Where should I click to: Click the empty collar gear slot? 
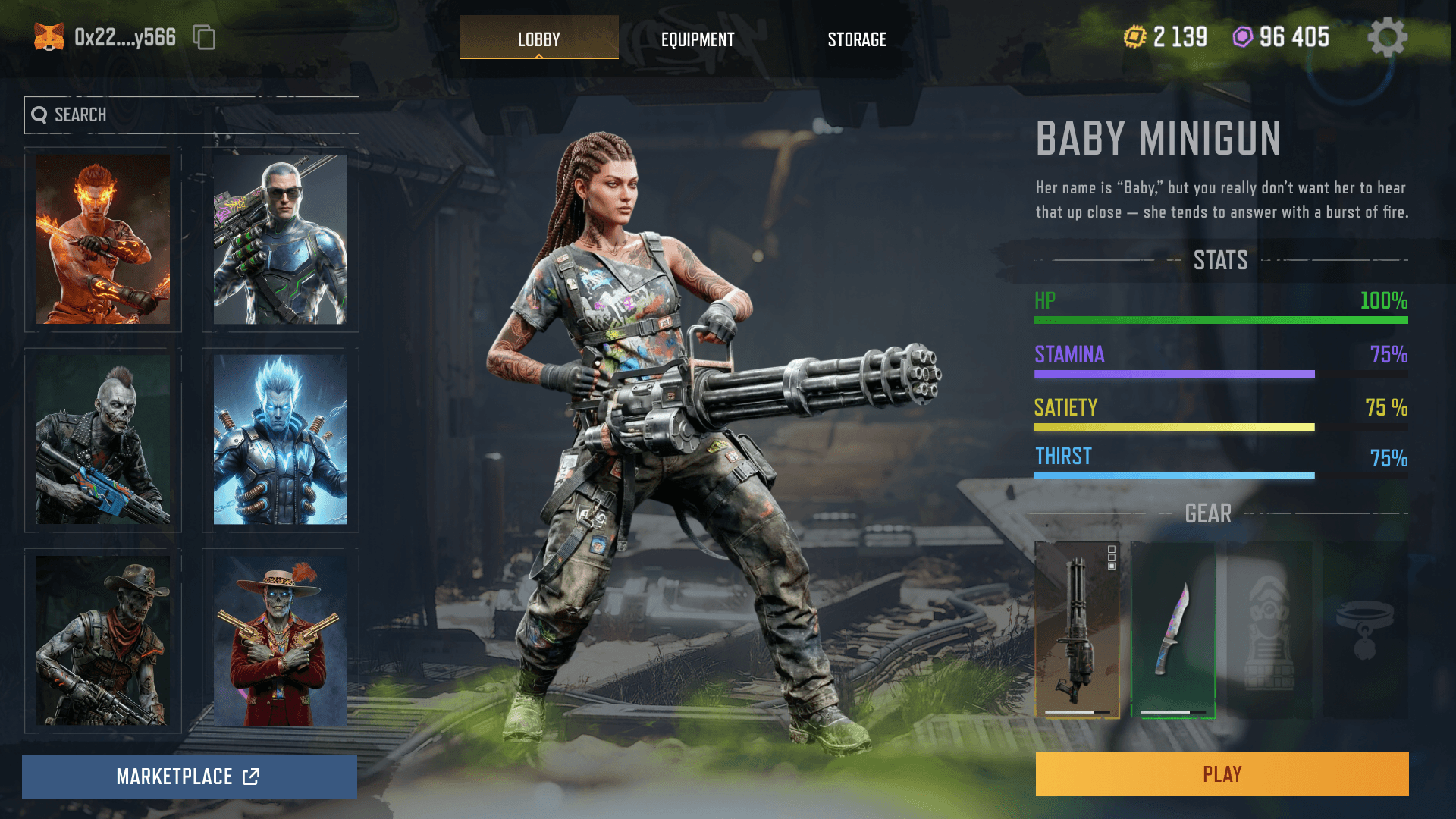[1365, 629]
